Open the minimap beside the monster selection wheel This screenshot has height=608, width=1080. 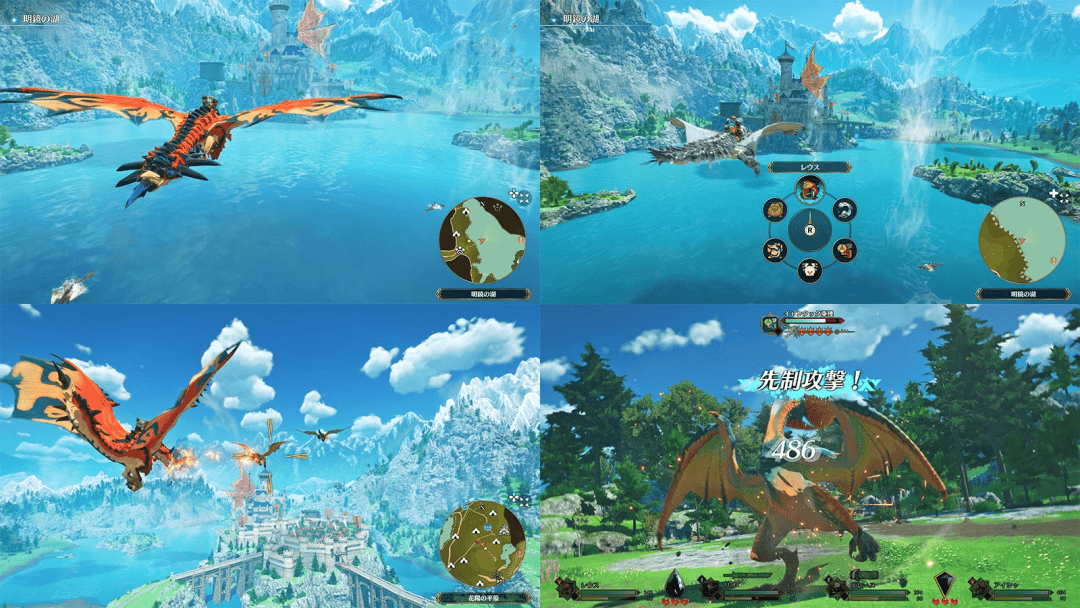(x=1022, y=240)
